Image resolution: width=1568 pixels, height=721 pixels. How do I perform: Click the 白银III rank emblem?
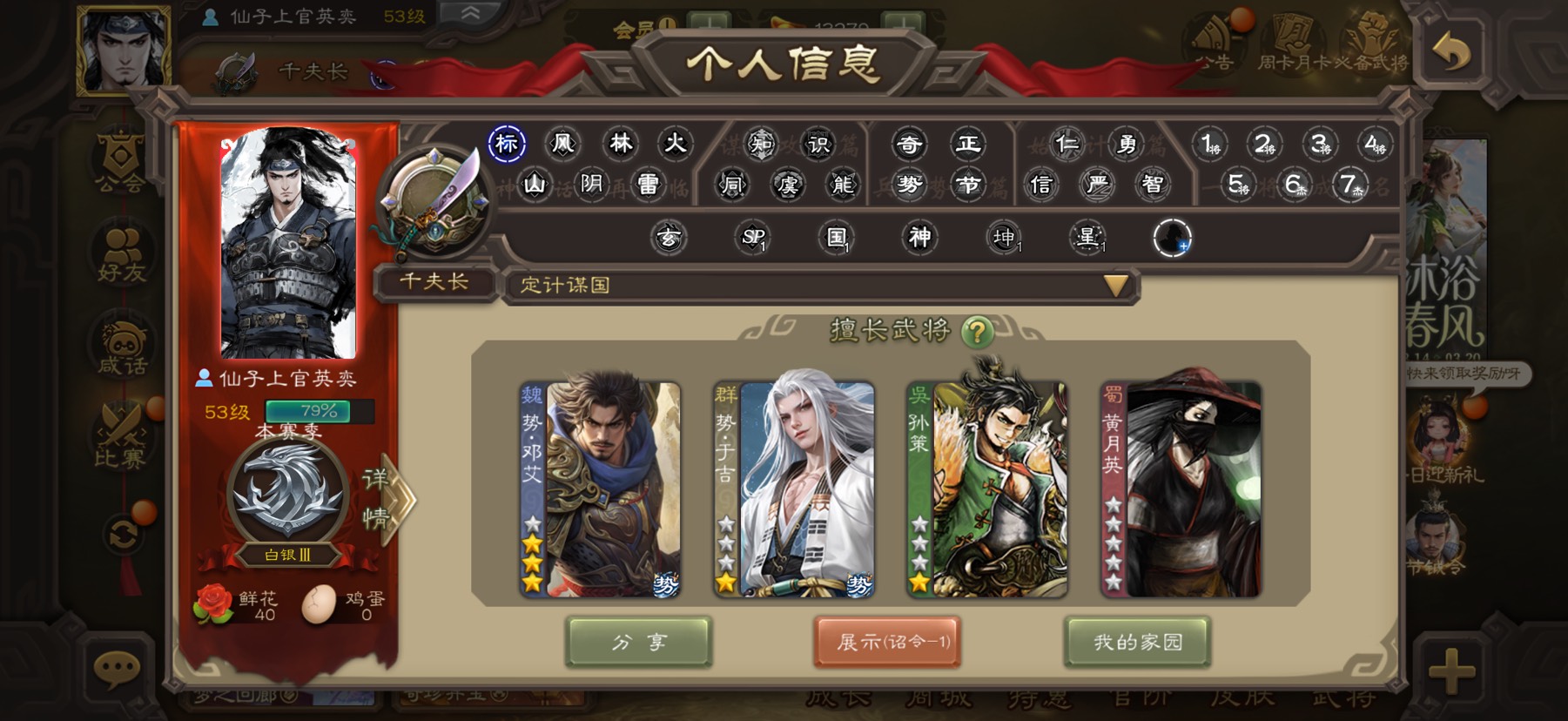pyautogui.click(x=287, y=496)
